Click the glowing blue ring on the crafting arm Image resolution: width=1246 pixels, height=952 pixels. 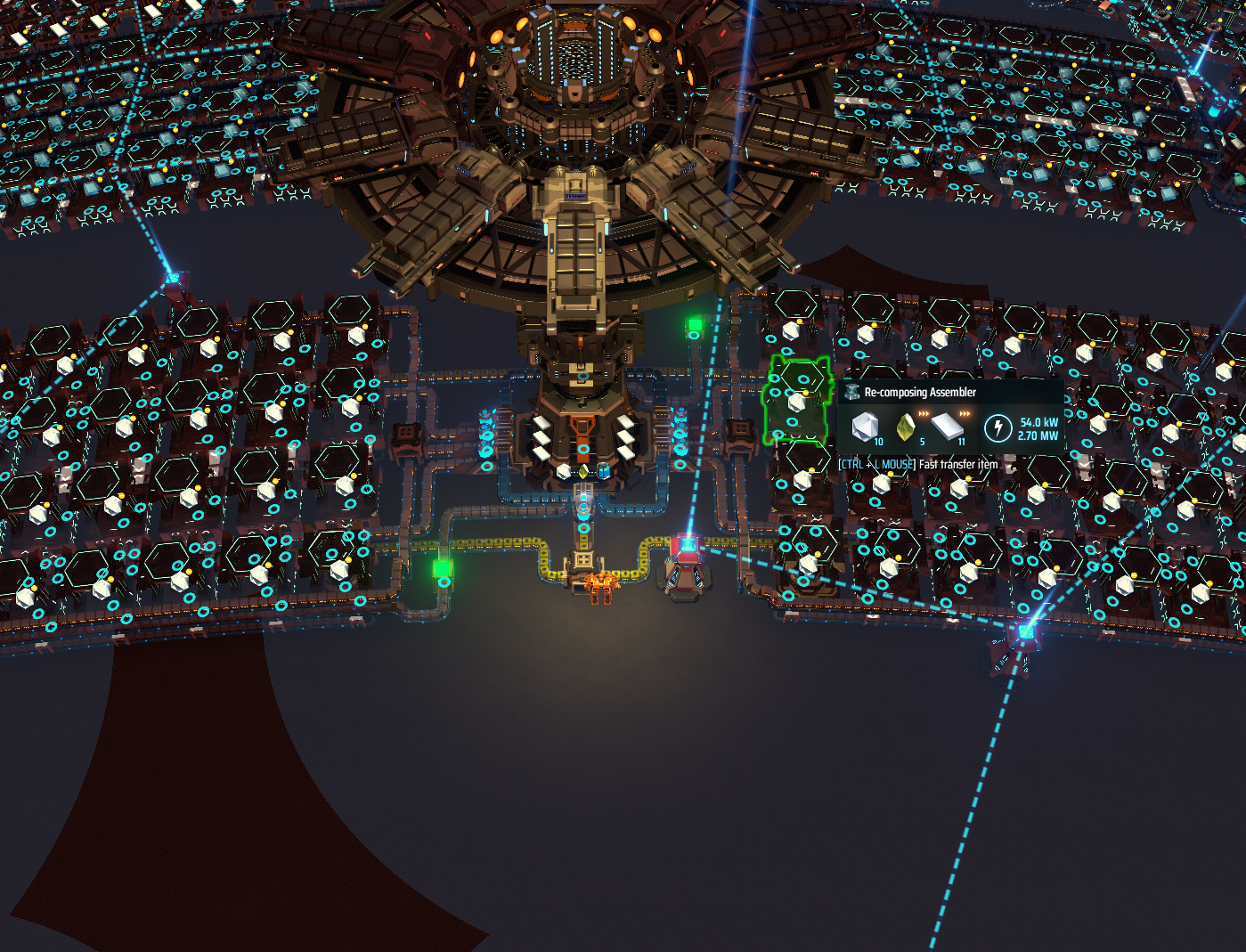(583, 506)
